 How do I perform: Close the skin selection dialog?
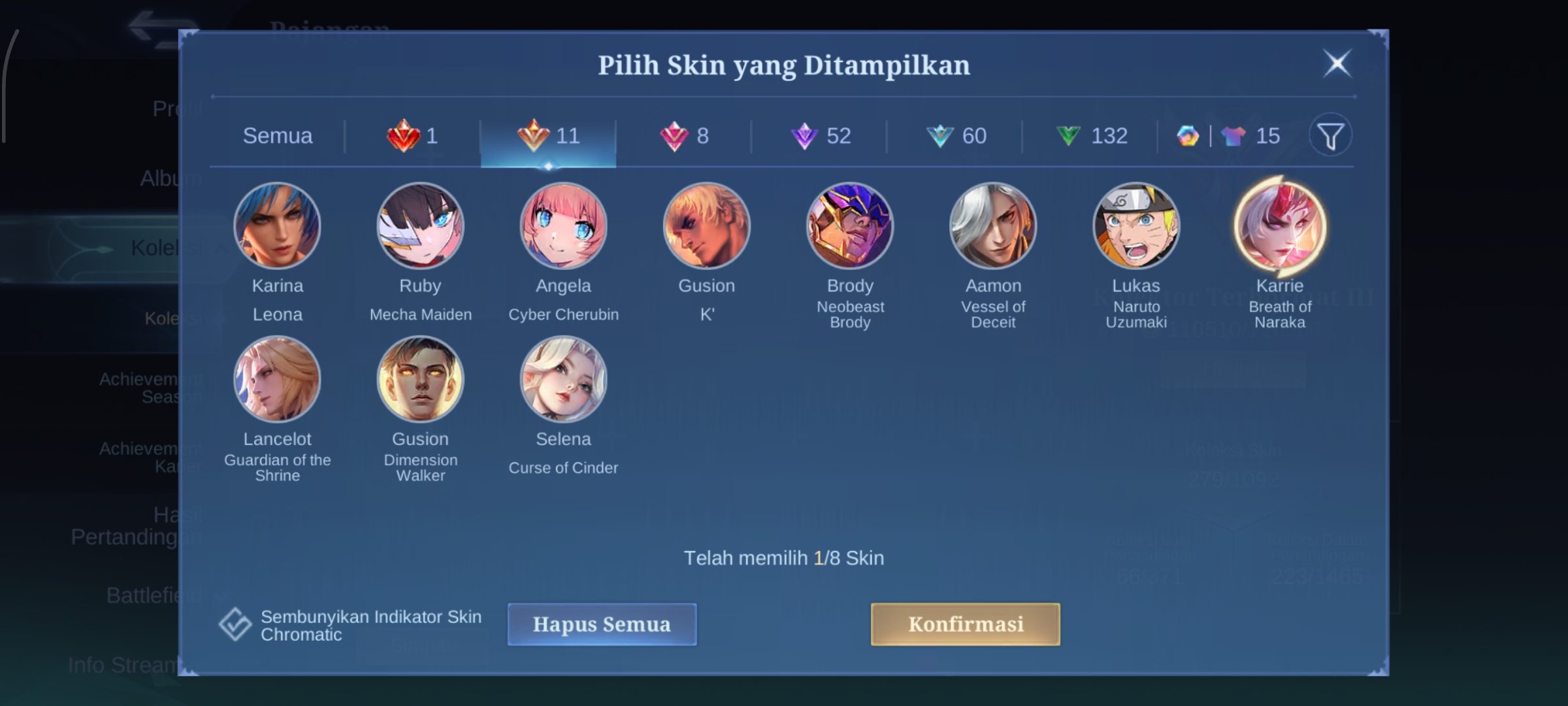[x=1337, y=64]
